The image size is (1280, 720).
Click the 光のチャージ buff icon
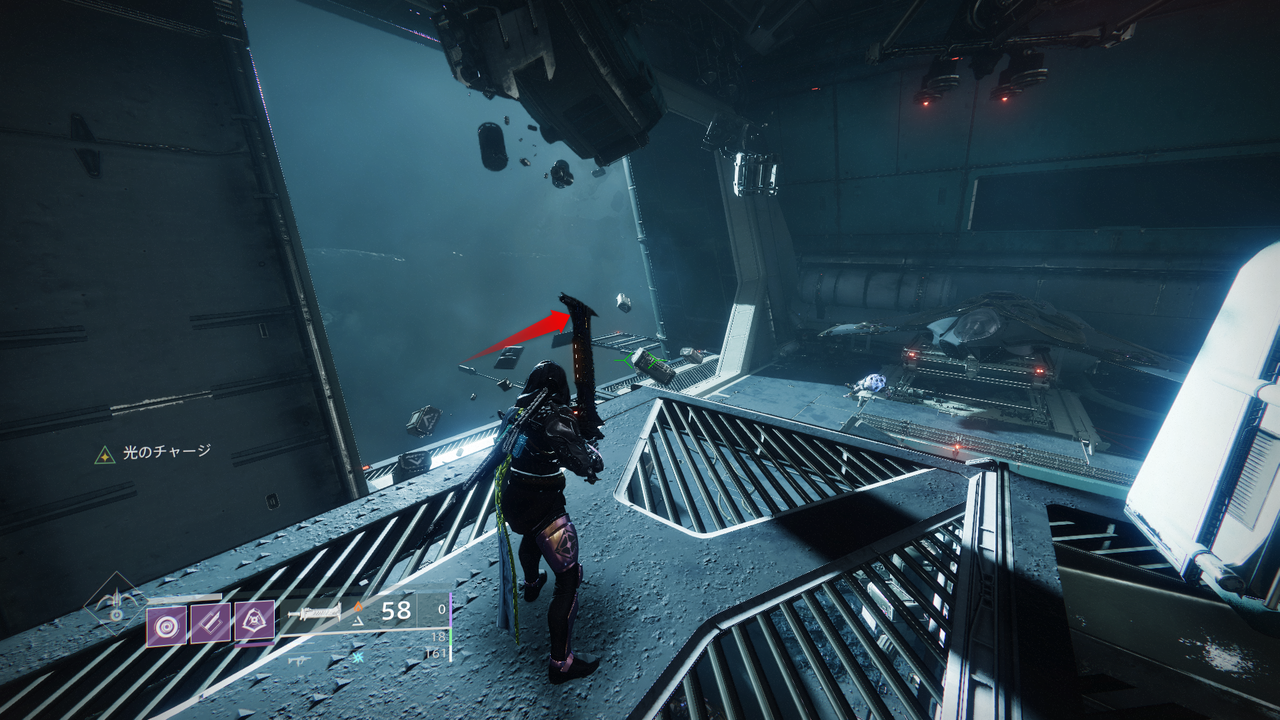click(x=104, y=455)
